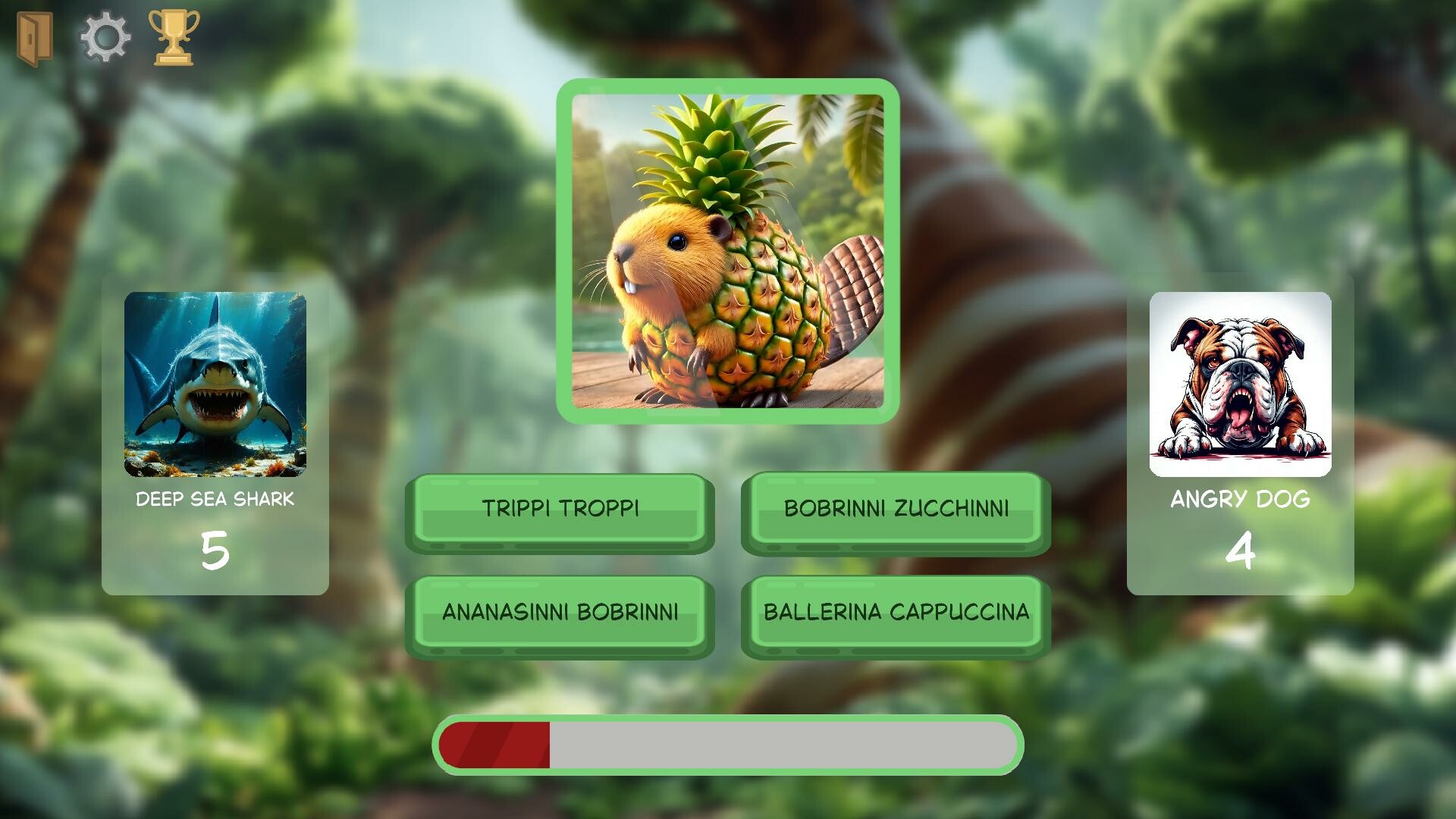Open the trophy achievements icon

click(176, 33)
